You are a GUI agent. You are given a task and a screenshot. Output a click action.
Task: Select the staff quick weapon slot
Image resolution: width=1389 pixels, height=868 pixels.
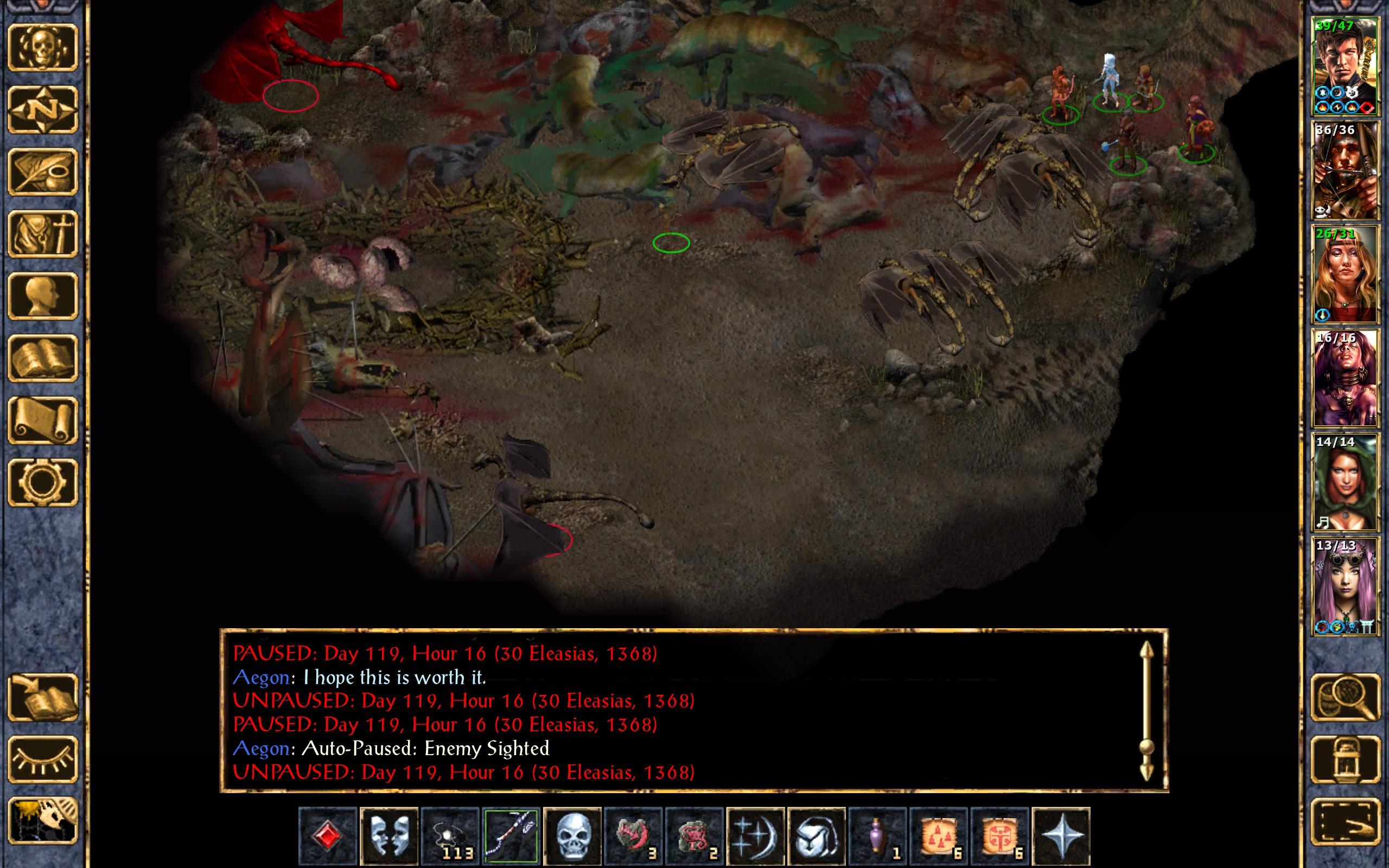[x=511, y=836]
